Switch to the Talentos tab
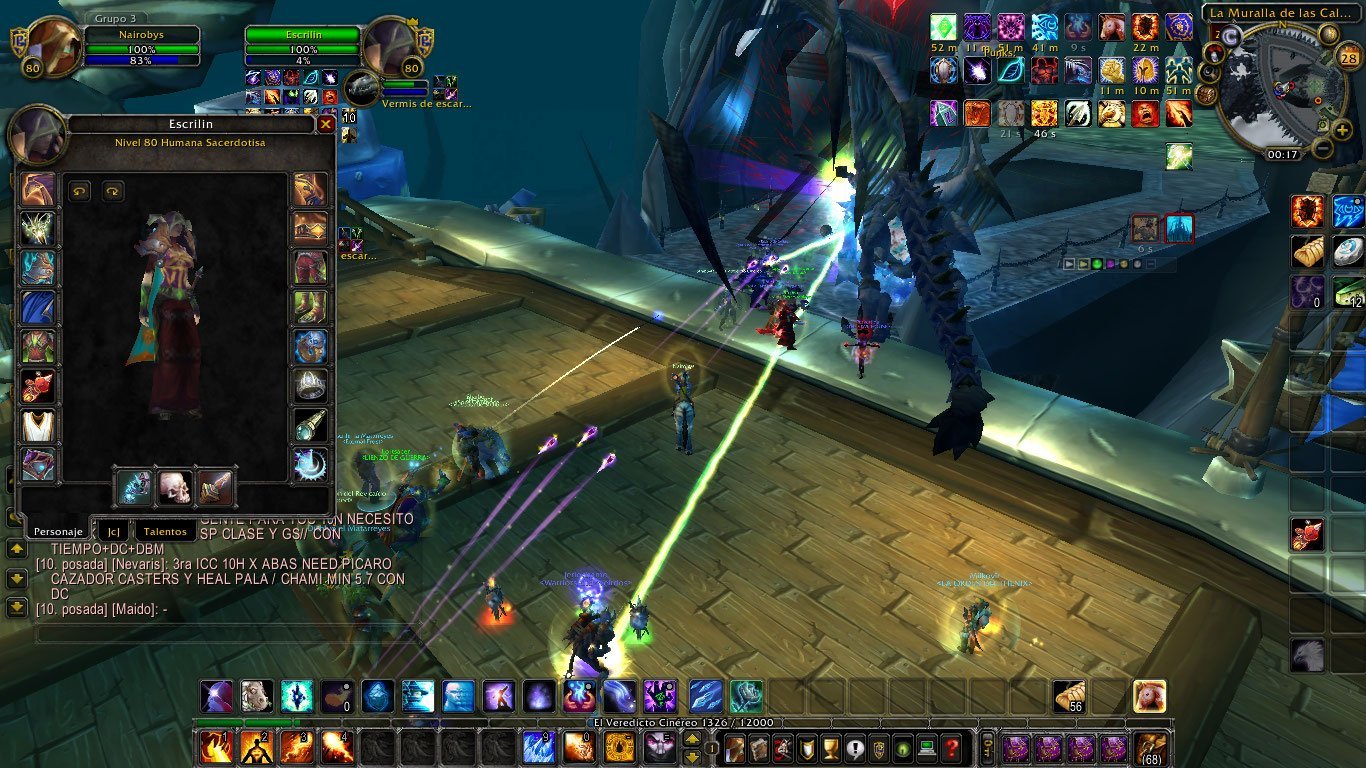1366x768 pixels. (x=163, y=532)
